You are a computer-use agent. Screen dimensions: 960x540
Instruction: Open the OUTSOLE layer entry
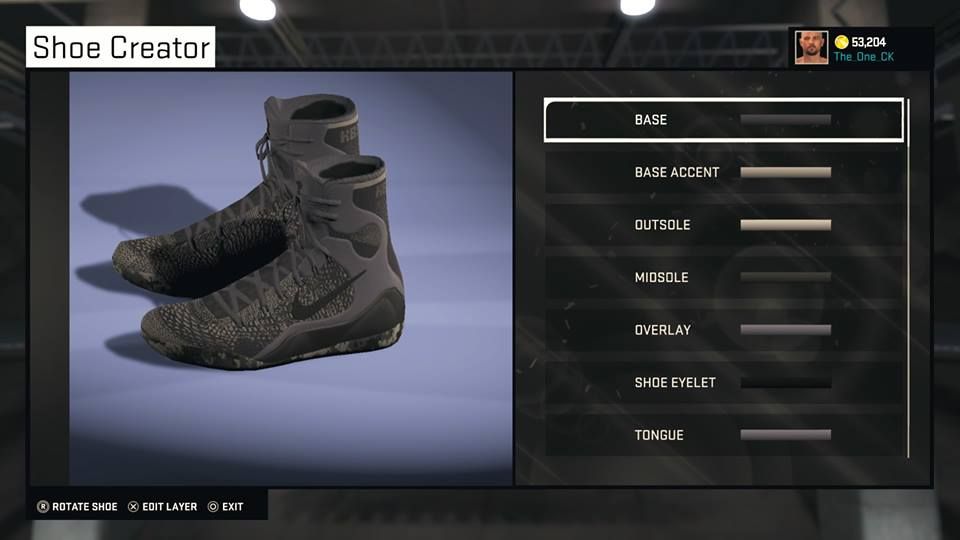(723, 225)
